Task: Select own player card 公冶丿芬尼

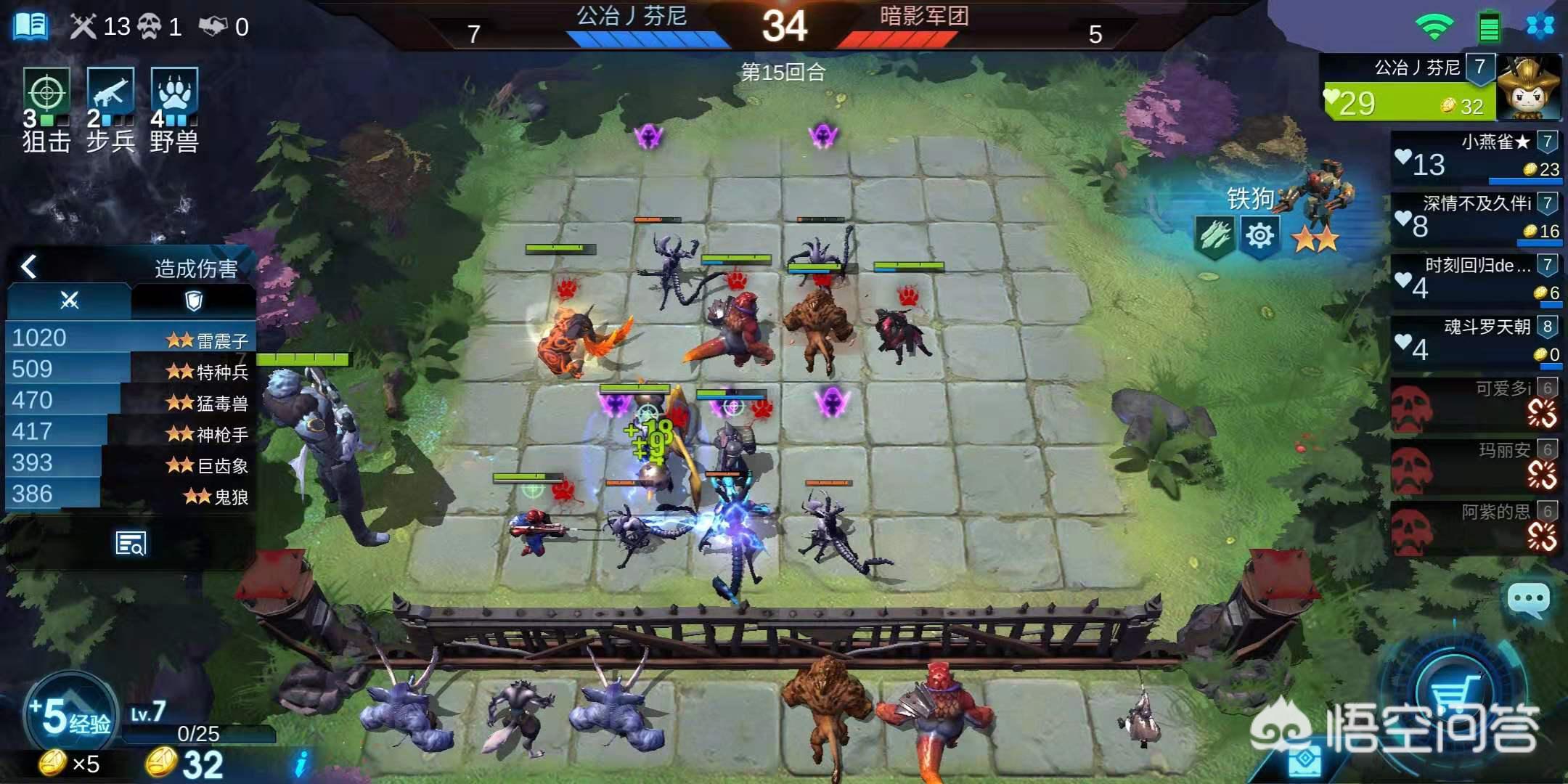Action: (x=1440, y=87)
